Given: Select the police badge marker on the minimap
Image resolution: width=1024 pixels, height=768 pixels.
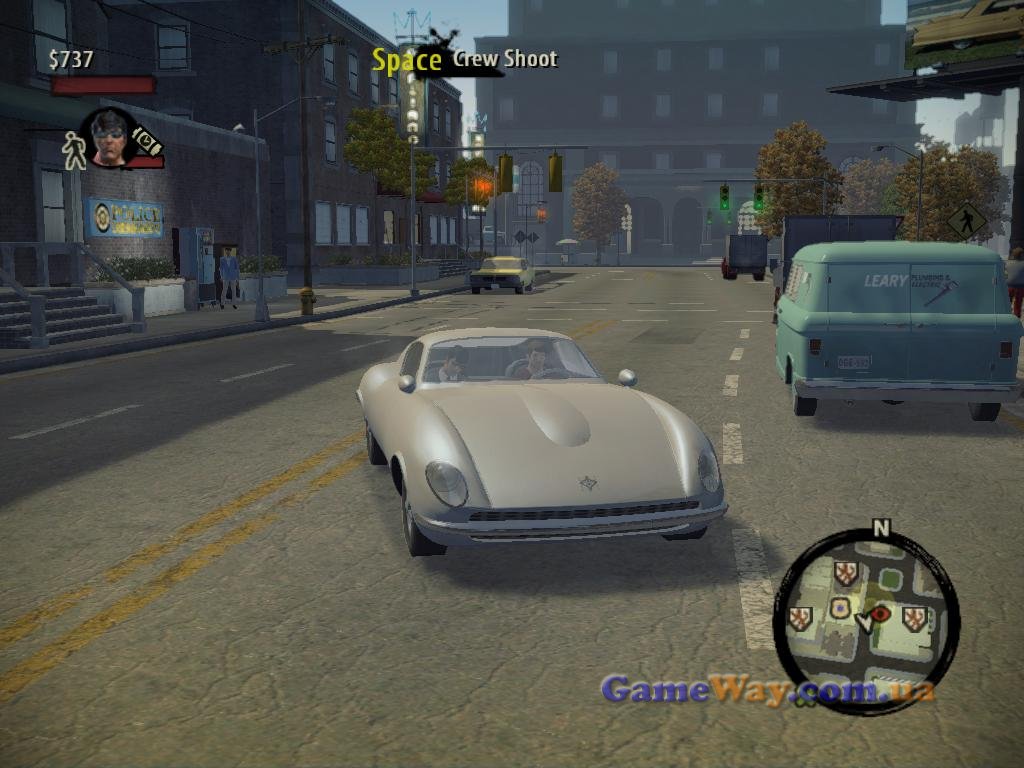Looking at the screenshot, I should pos(839,608).
